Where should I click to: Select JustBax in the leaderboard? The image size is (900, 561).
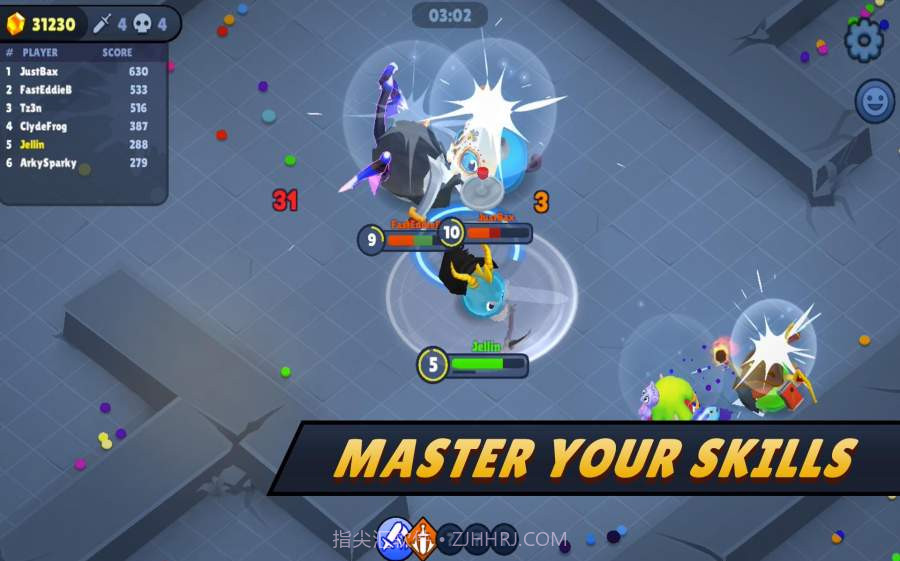pyautogui.click(x=82, y=72)
